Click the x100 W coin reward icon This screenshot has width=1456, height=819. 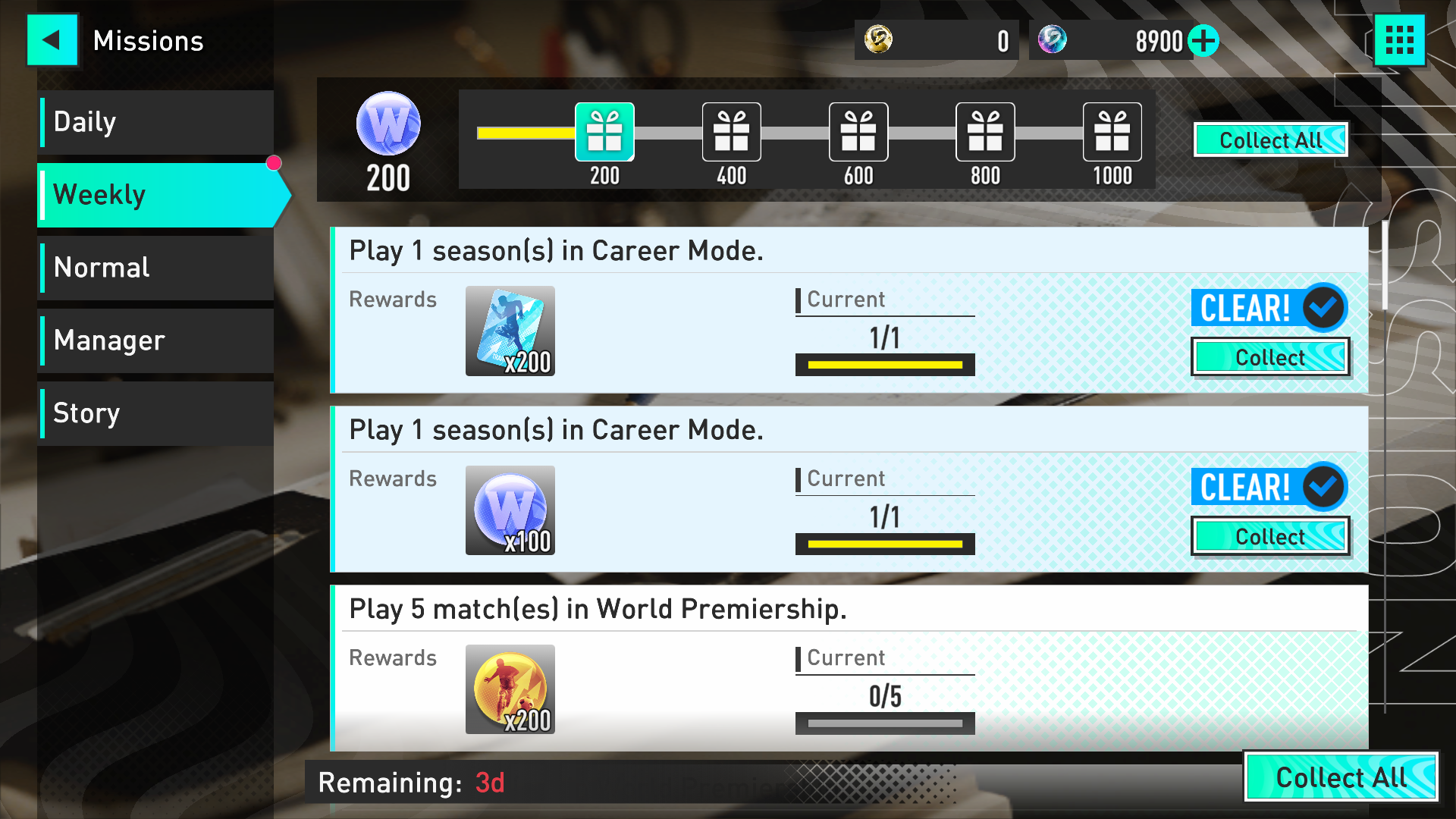(x=510, y=510)
